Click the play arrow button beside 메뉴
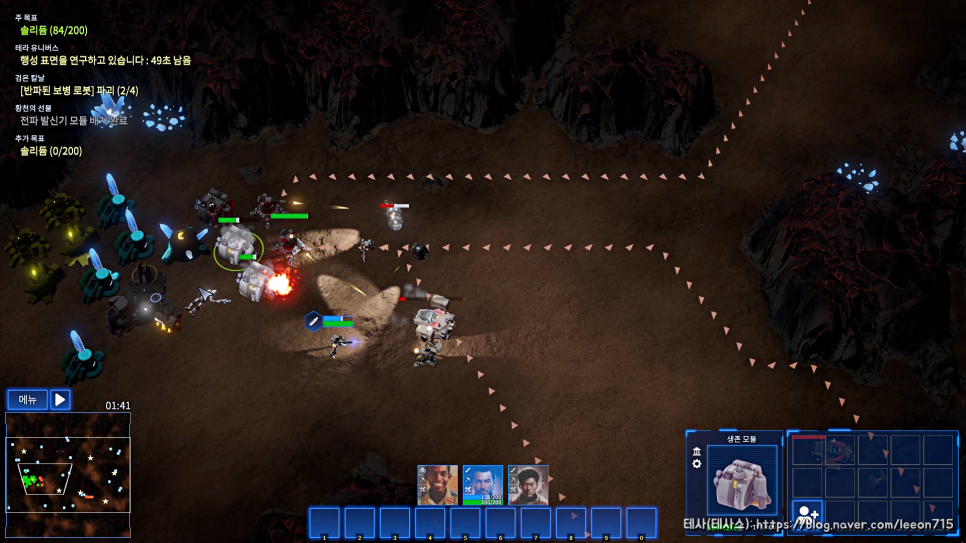 [x=60, y=400]
